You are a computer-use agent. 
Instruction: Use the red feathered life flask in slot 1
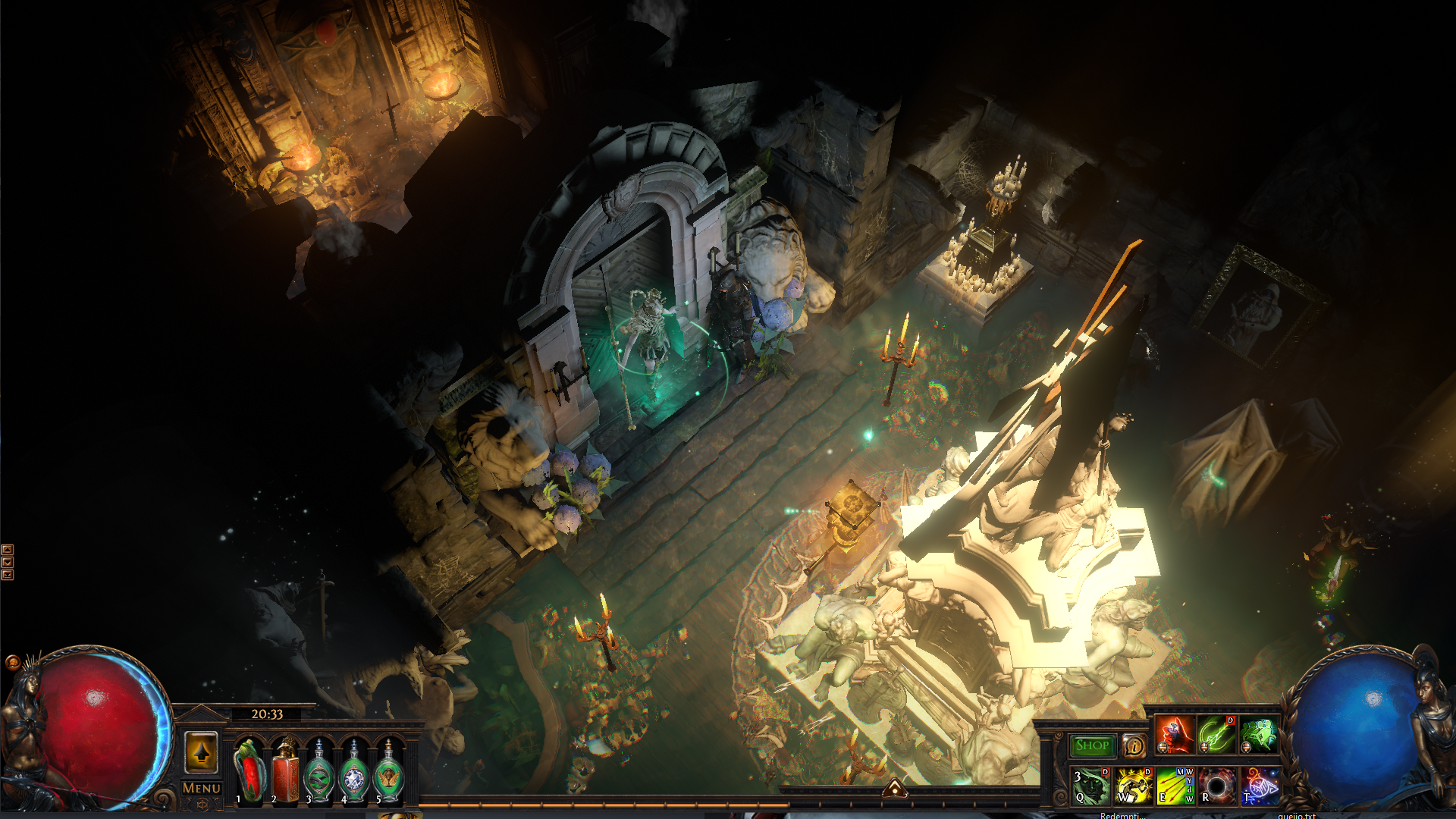tap(248, 772)
